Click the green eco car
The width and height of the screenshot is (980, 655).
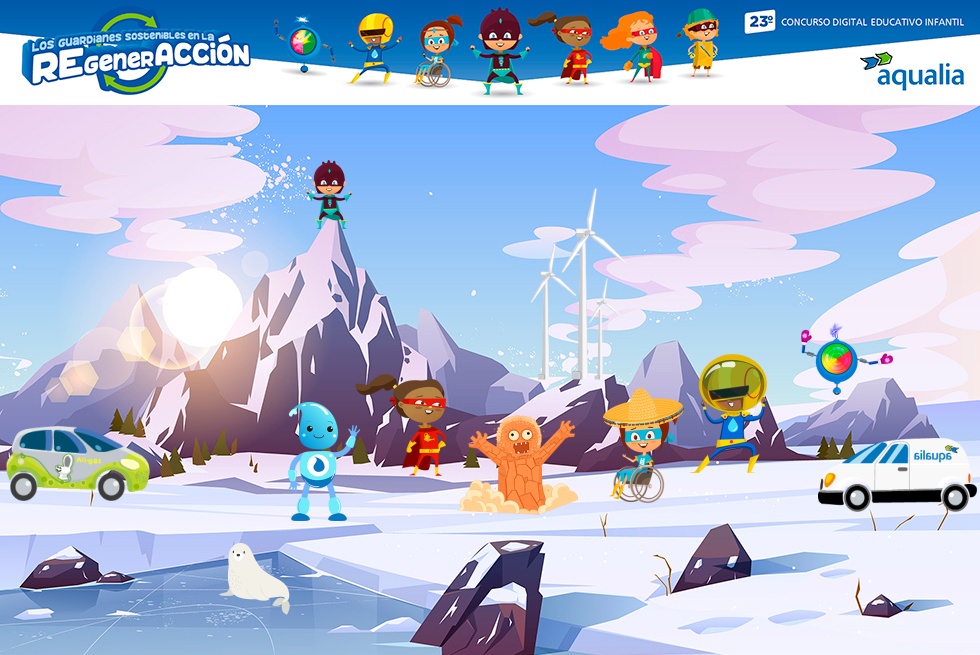pos(76,462)
